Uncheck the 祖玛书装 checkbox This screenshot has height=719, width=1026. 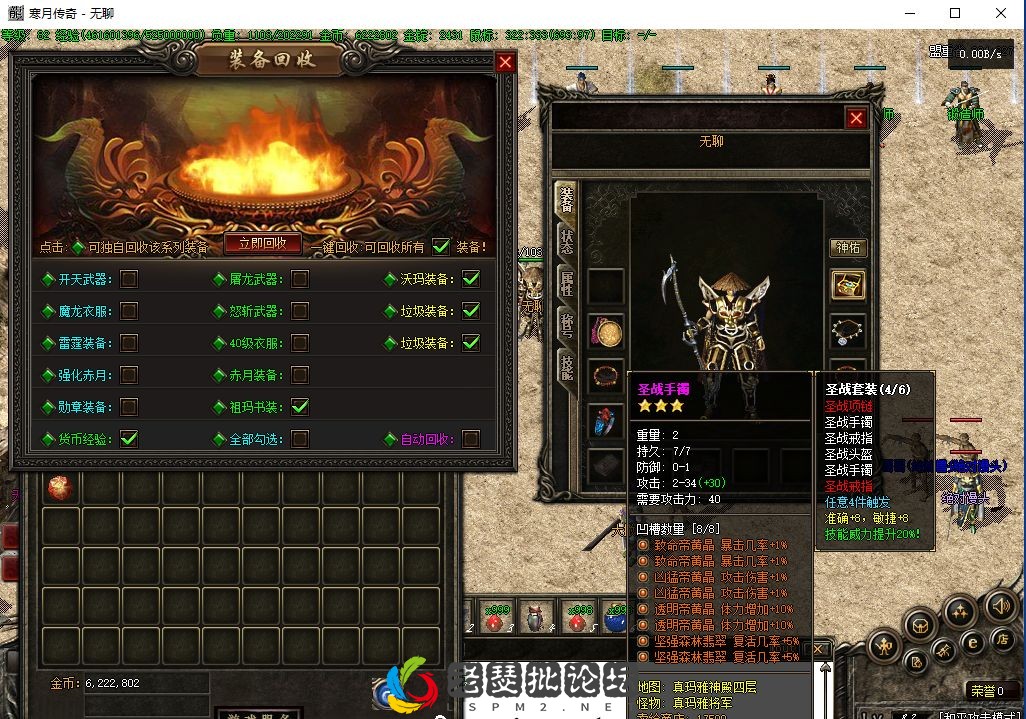click(300, 407)
